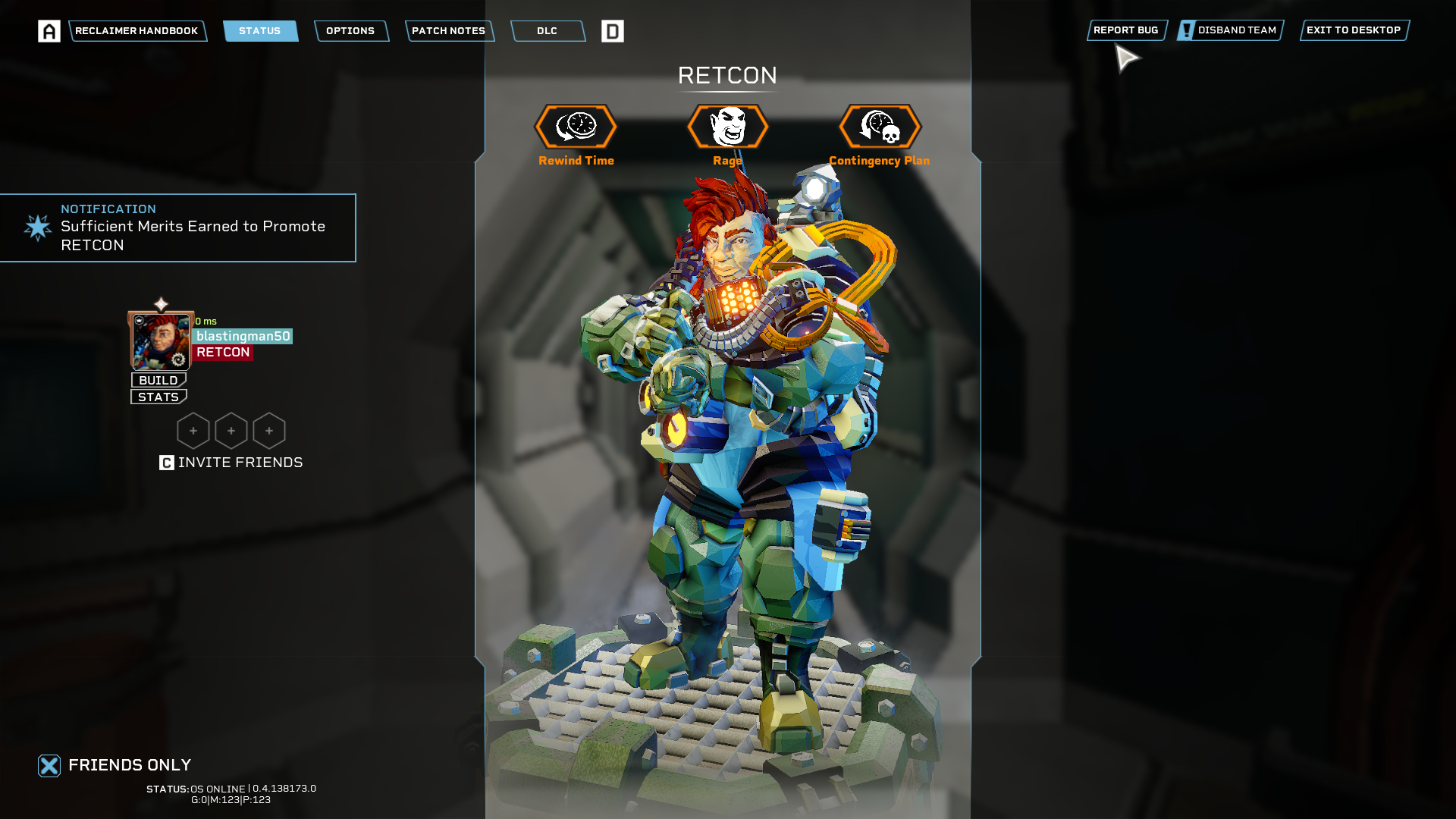This screenshot has height=819, width=1456.
Task: Open the DLC tab
Action: point(547,31)
